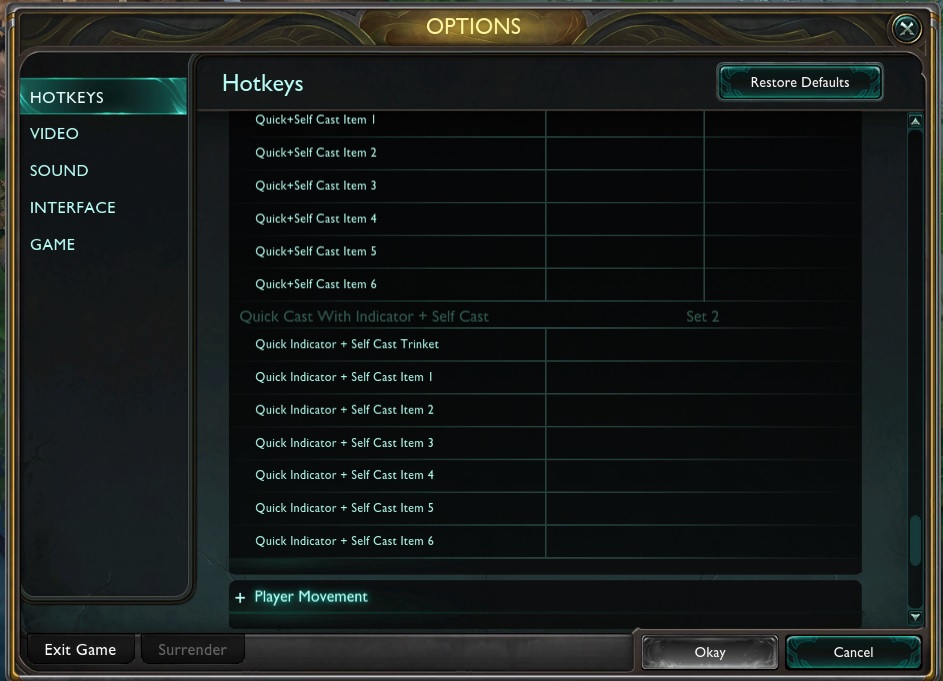
Task: Click the Surrender button
Action: point(192,650)
